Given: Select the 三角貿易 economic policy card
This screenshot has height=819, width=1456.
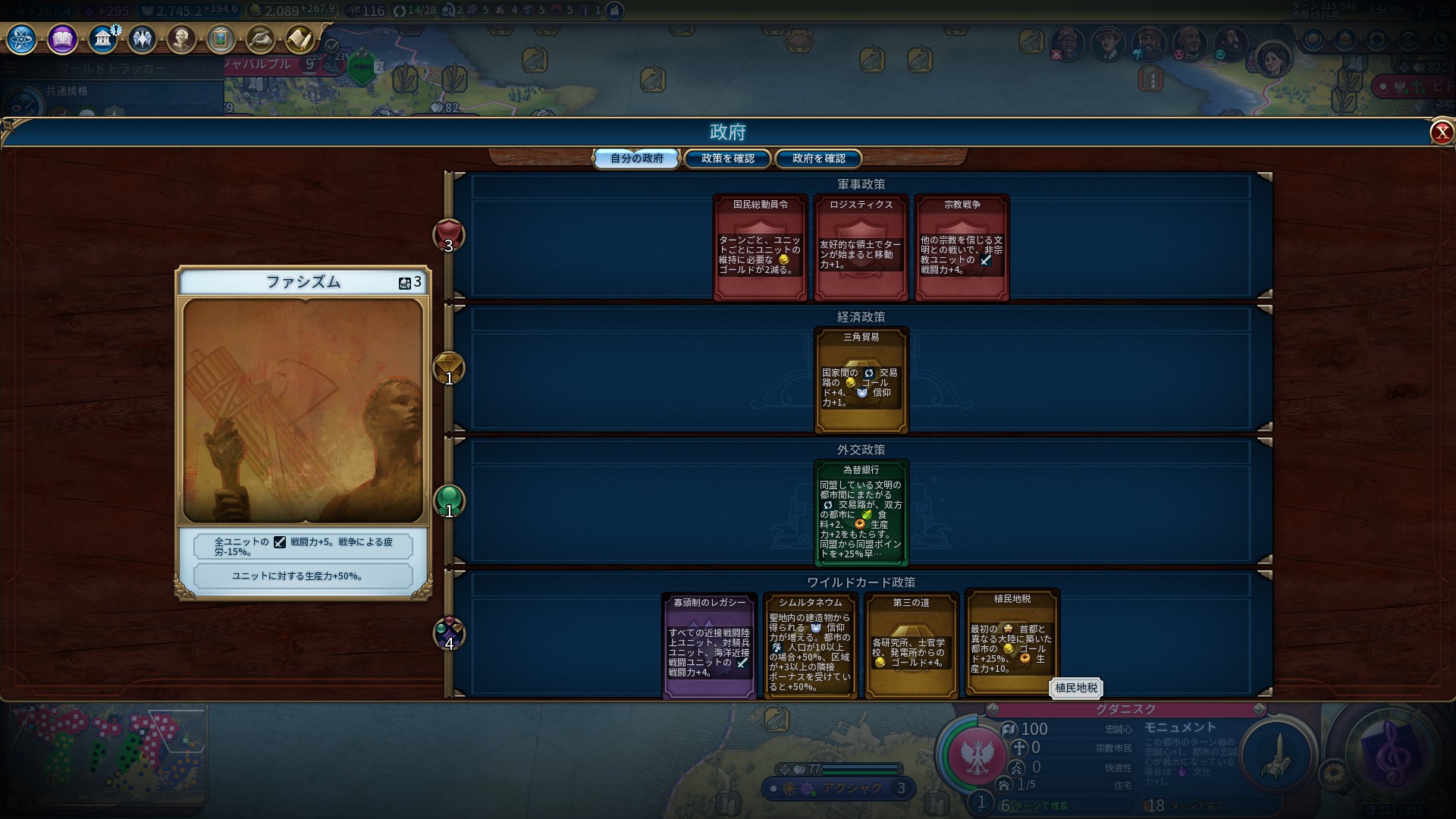Looking at the screenshot, I should coord(861,380).
